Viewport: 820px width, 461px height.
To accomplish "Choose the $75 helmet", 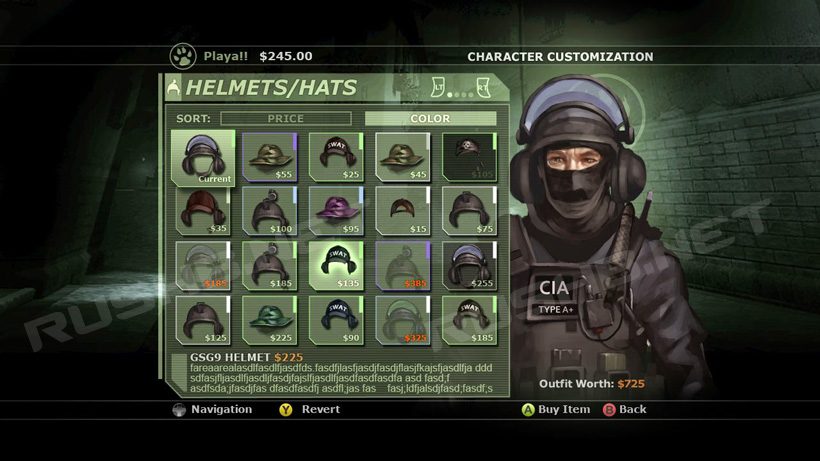I will [x=469, y=210].
